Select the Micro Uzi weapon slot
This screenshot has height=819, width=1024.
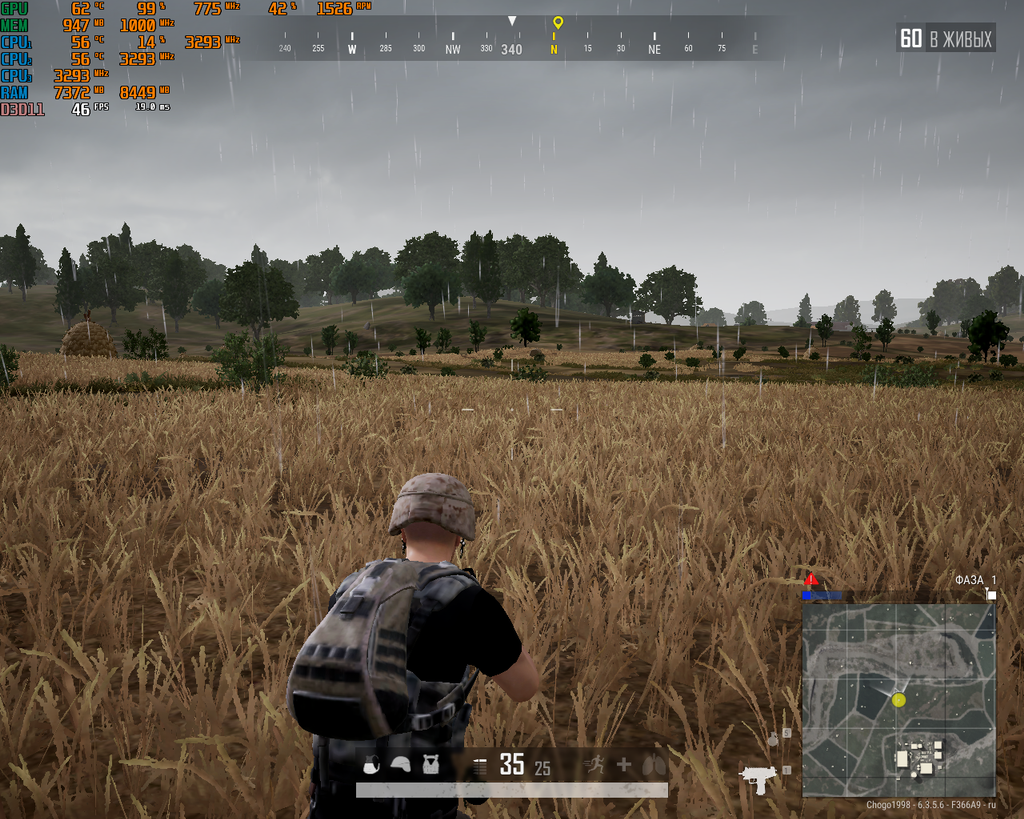758,776
